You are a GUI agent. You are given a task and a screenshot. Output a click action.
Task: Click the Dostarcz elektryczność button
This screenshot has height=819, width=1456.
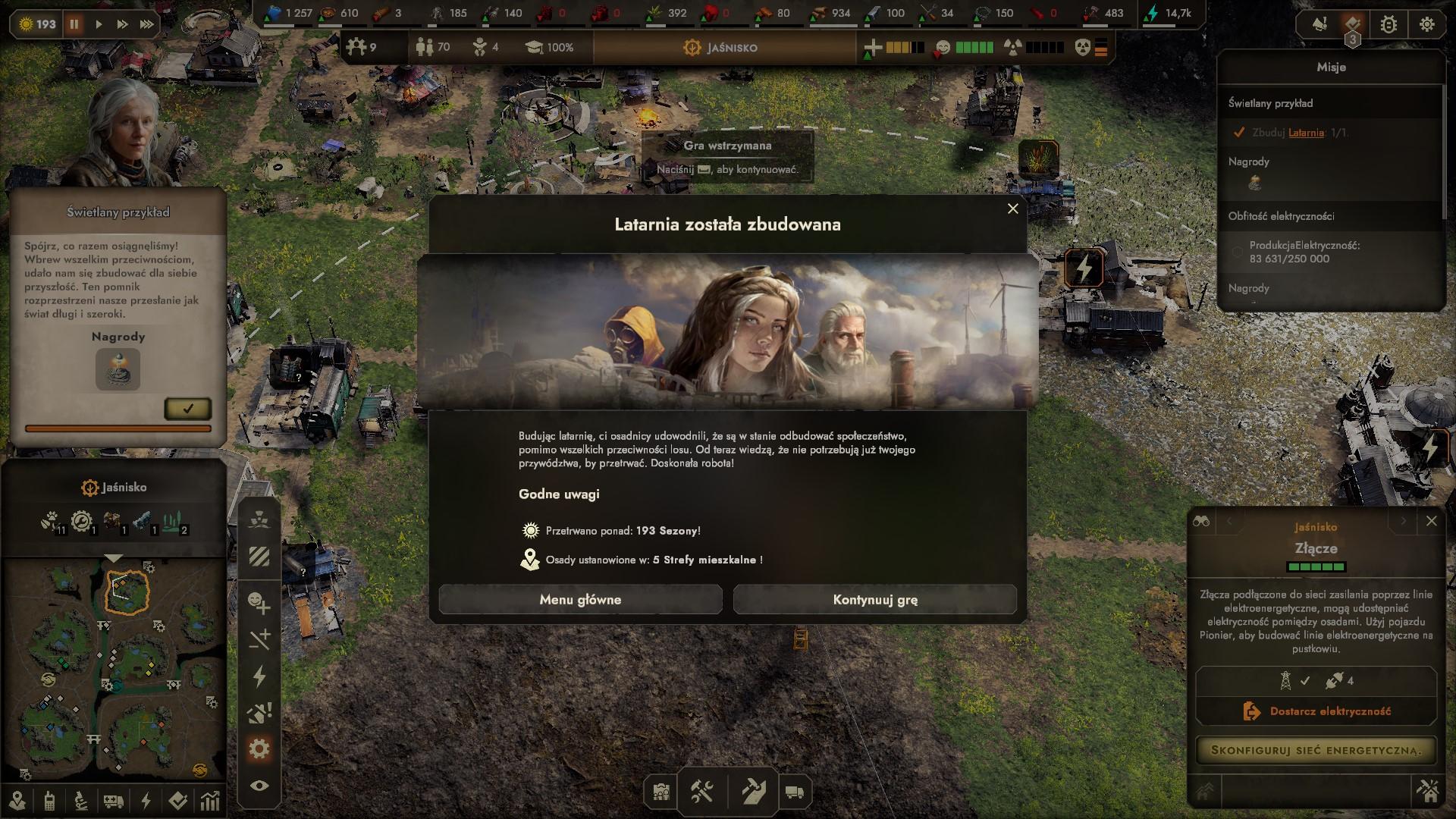tap(1316, 711)
